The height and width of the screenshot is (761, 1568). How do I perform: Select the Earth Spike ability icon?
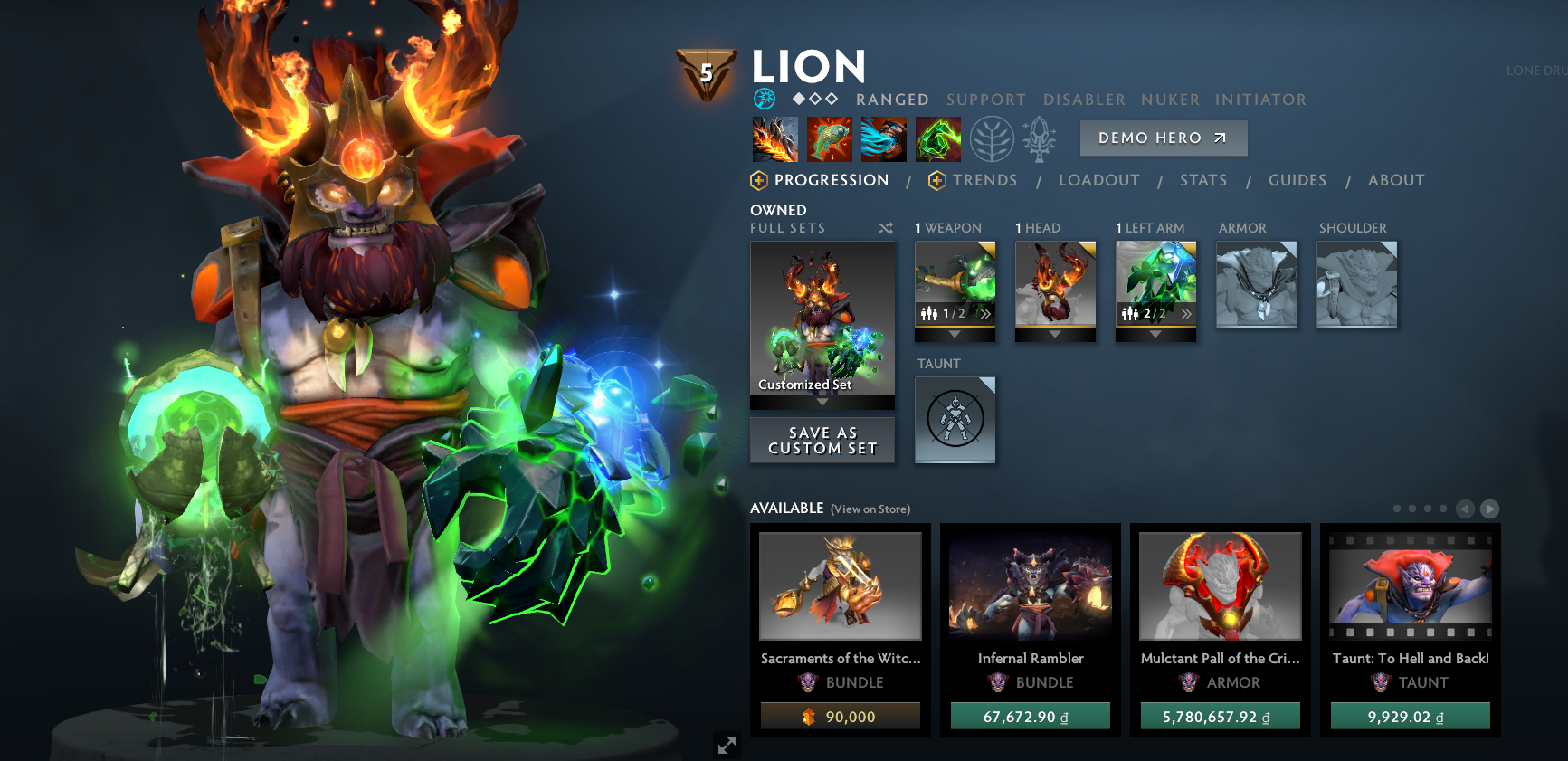774,138
